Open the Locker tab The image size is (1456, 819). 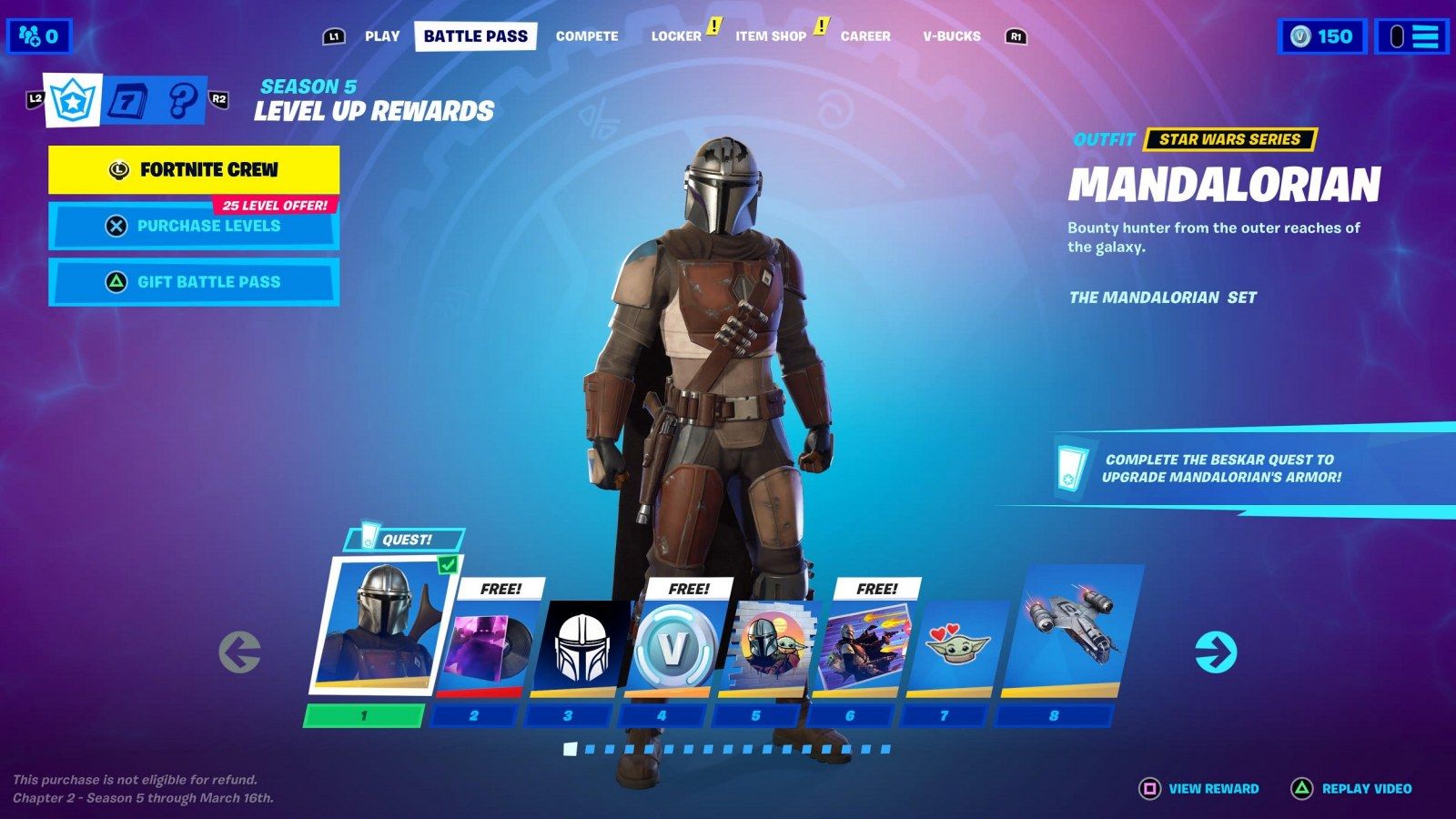[675, 36]
